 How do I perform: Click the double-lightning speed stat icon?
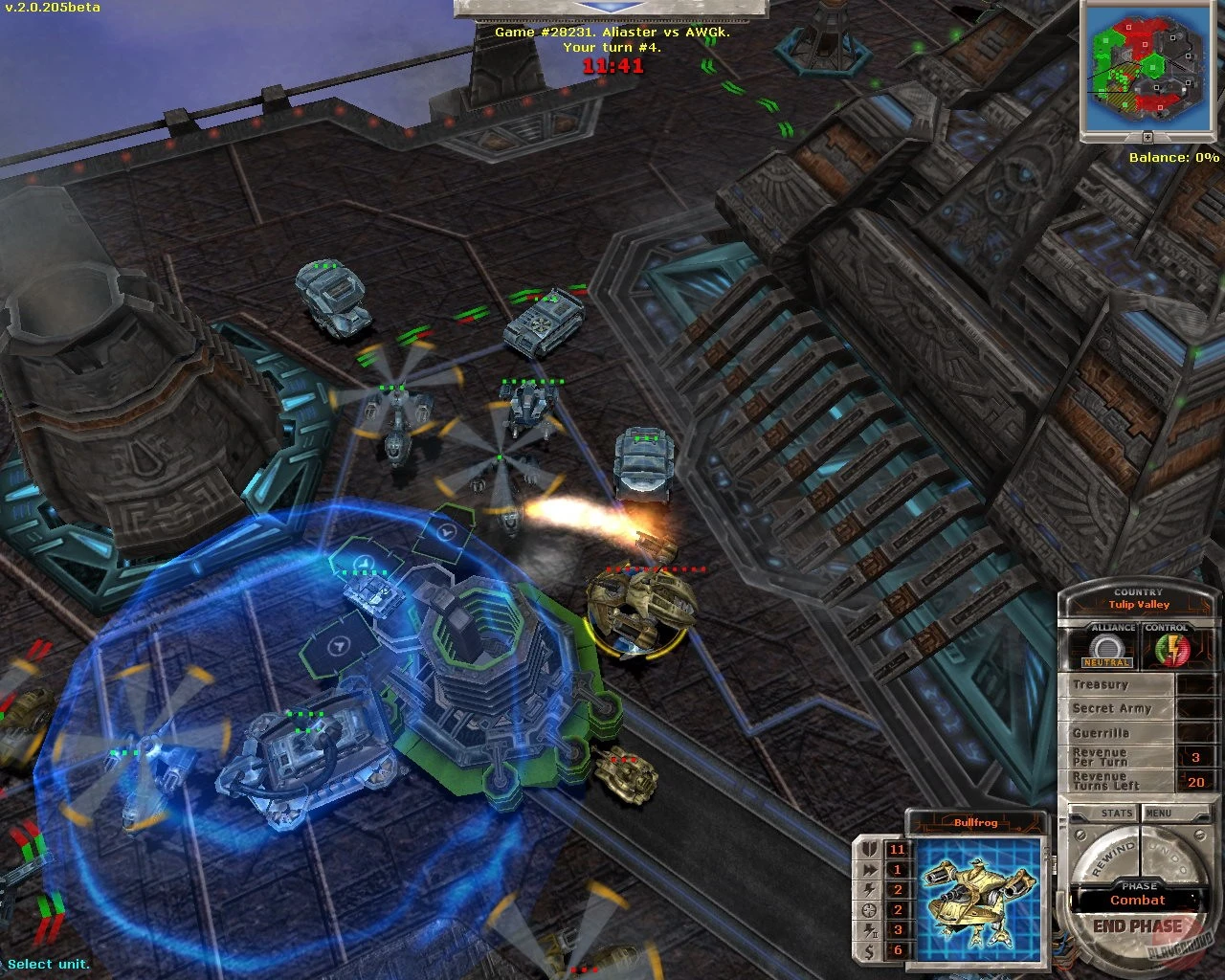(870, 868)
